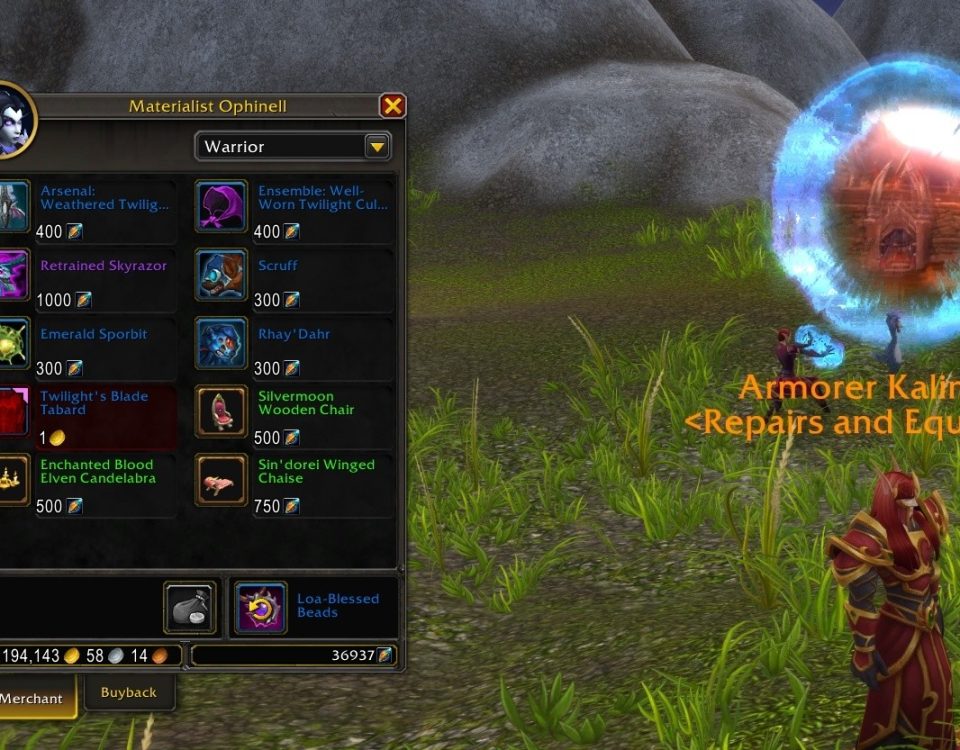Purchase the Sin'dorei Winged Chaise
Screen dimensions: 960x750
click(x=221, y=479)
